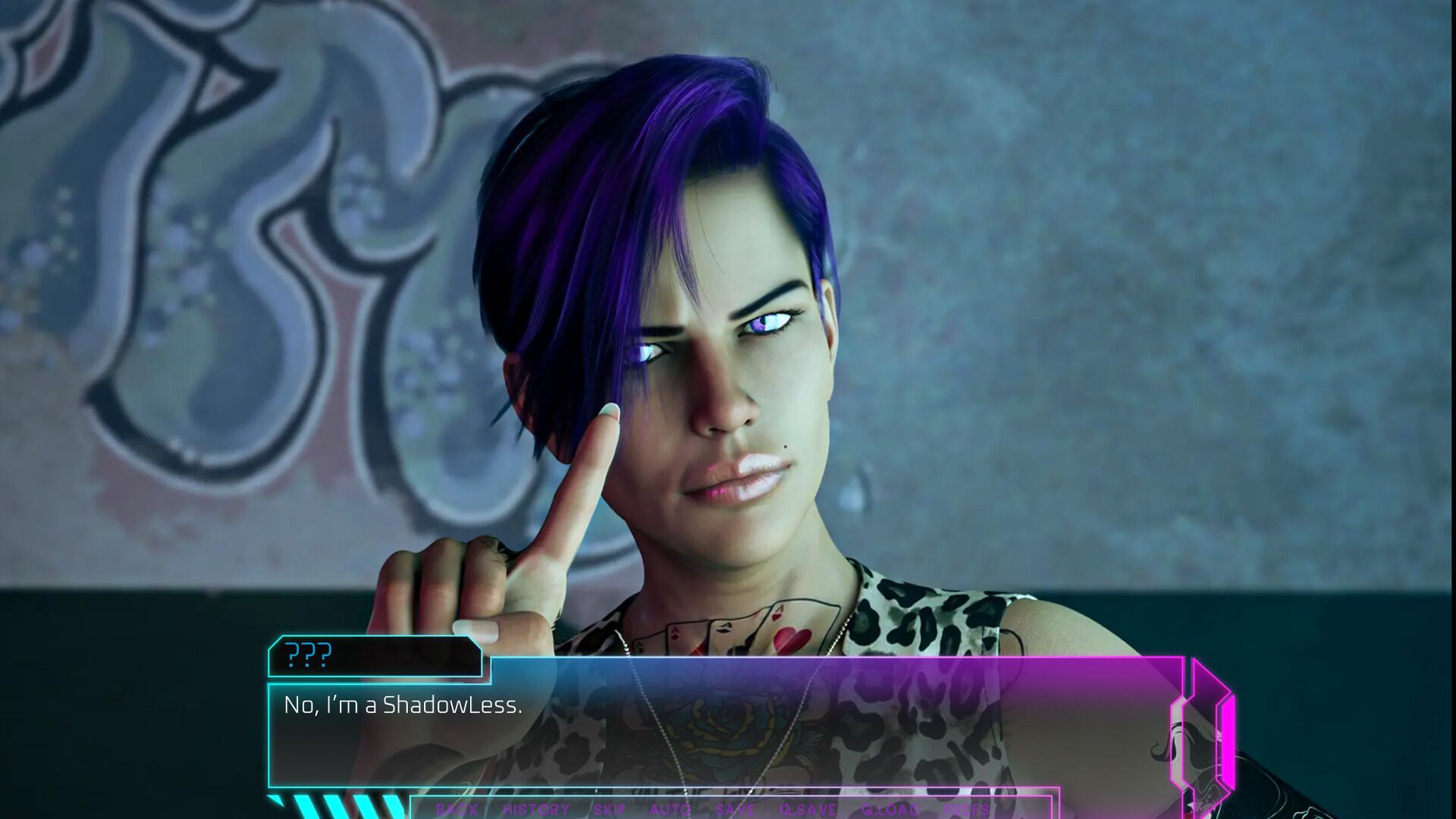Click the line 'No, I'm a ShadowLess.'
The image size is (1456, 819).
(x=402, y=705)
